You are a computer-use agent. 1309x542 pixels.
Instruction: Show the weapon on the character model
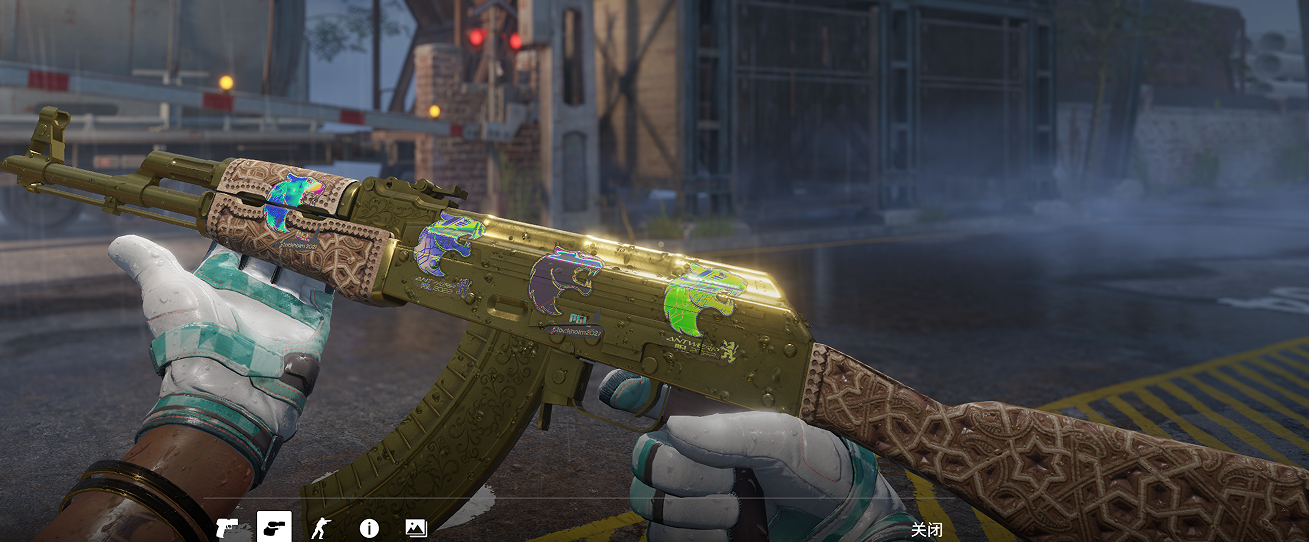point(322,527)
